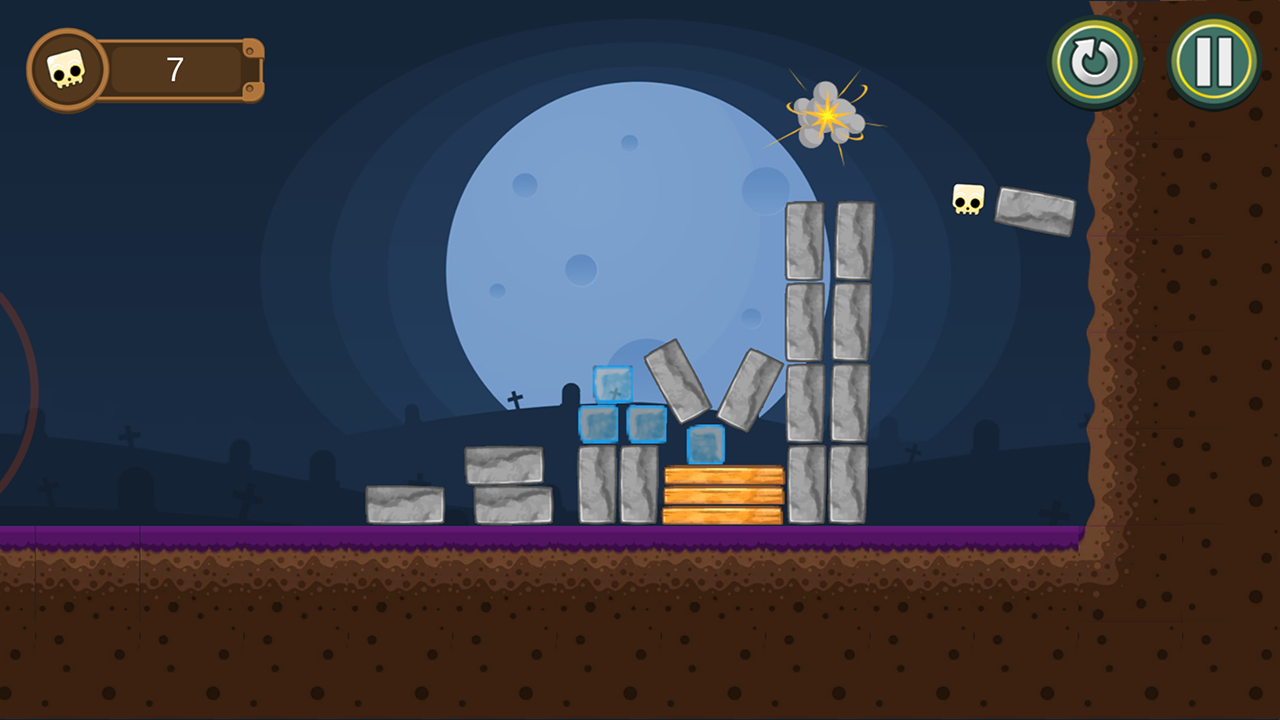Click the ice block resting on wooden planks
This screenshot has width=1280, height=720.
click(704, 442)
